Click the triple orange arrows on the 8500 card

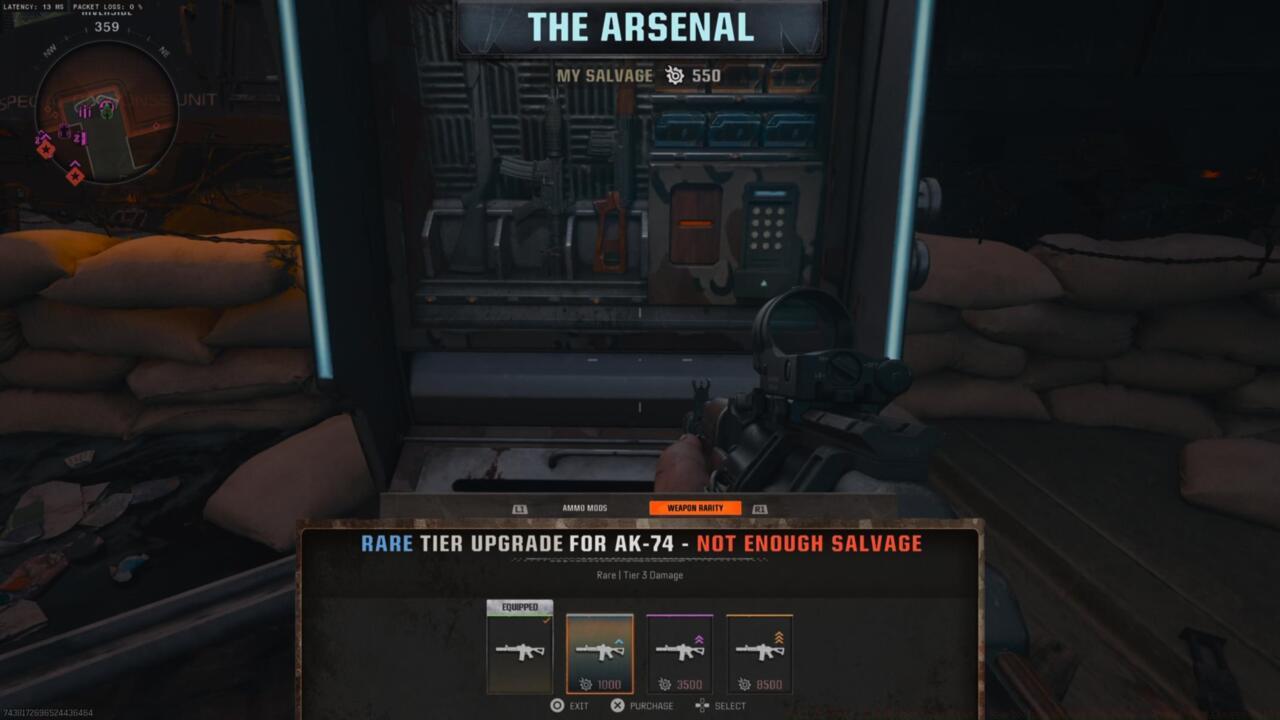[779, 636]
